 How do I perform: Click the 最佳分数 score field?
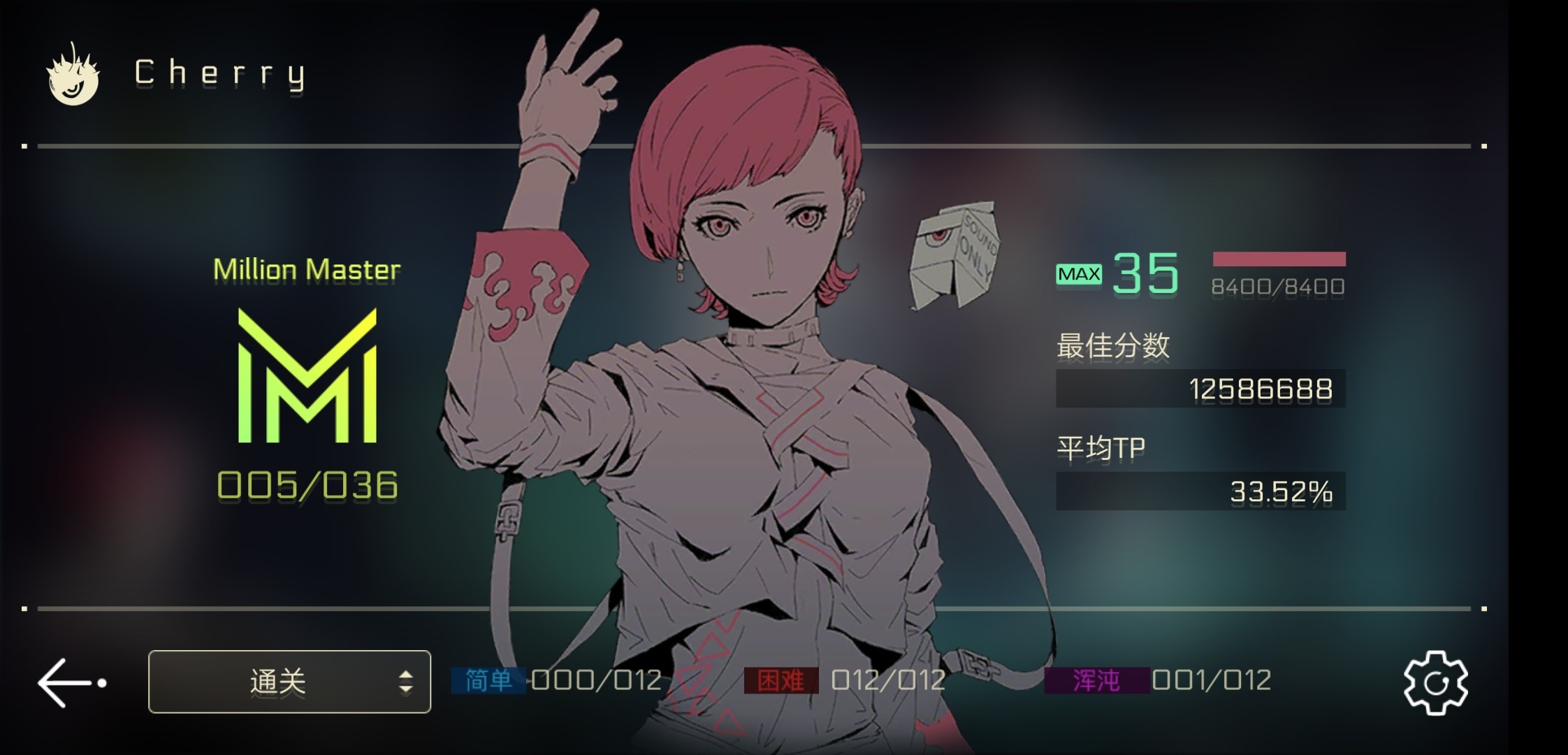(1200, 388)
